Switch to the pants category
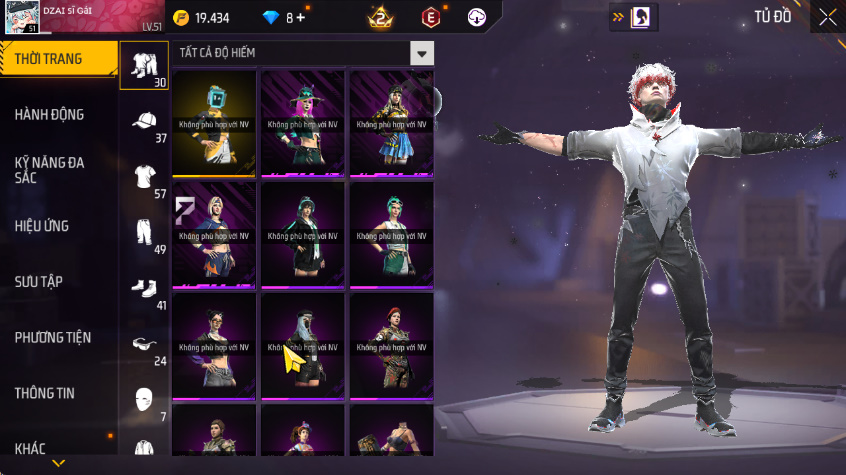Screen dimensions: 846x475 (x=144, y=233)
